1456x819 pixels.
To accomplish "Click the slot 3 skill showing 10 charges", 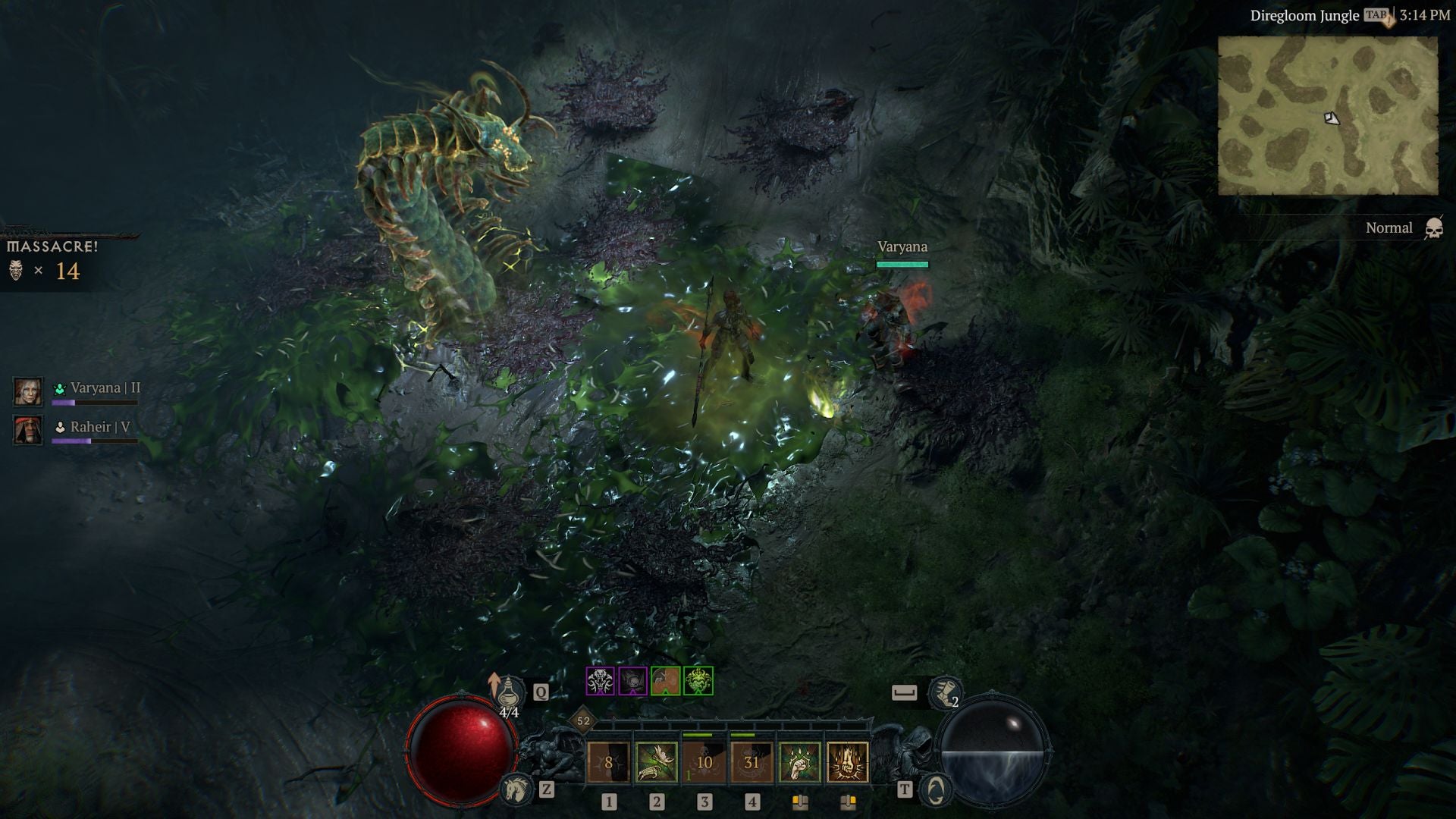I will (x=704, y=763).
